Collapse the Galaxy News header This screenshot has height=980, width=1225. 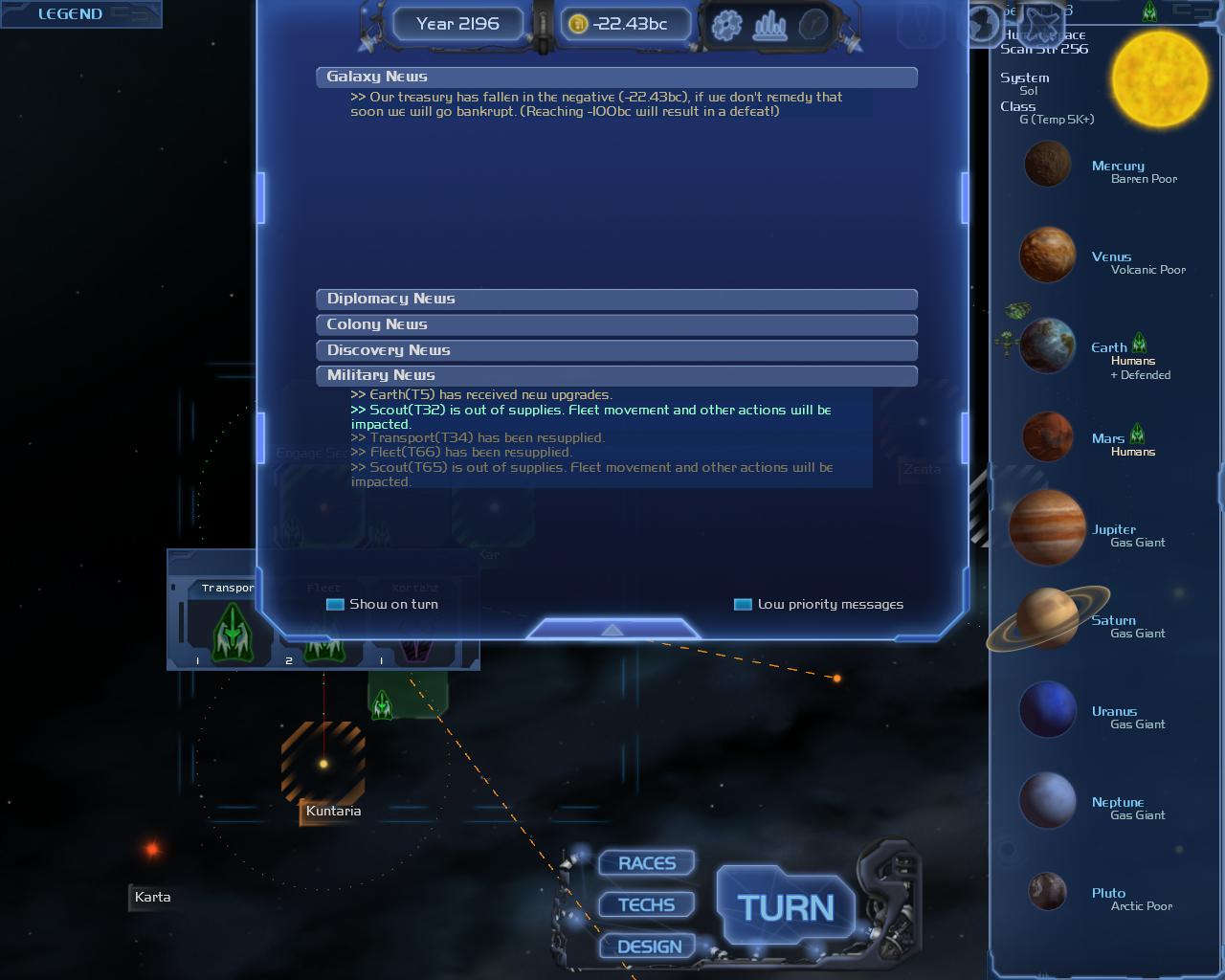pyautogui.click(x=616, y=77)
